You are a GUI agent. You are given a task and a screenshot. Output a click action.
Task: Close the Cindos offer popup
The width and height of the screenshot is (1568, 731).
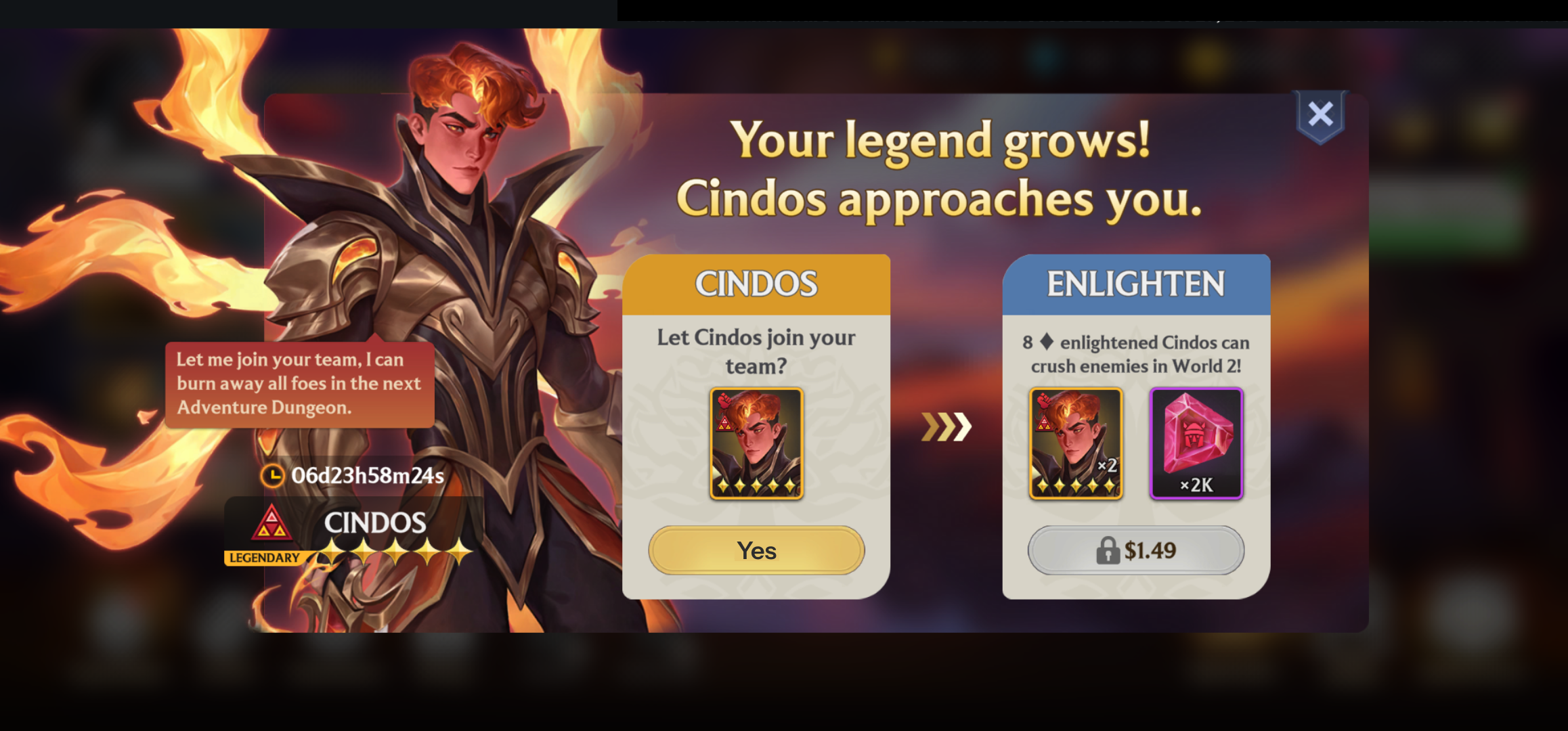(x=1320, y=115)
